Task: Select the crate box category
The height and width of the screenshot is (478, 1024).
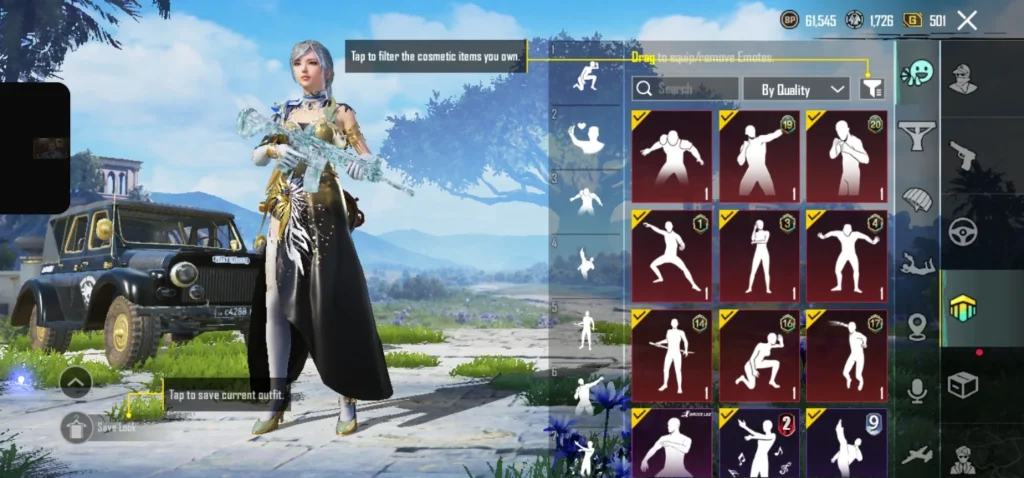Action: click(963, 384)
